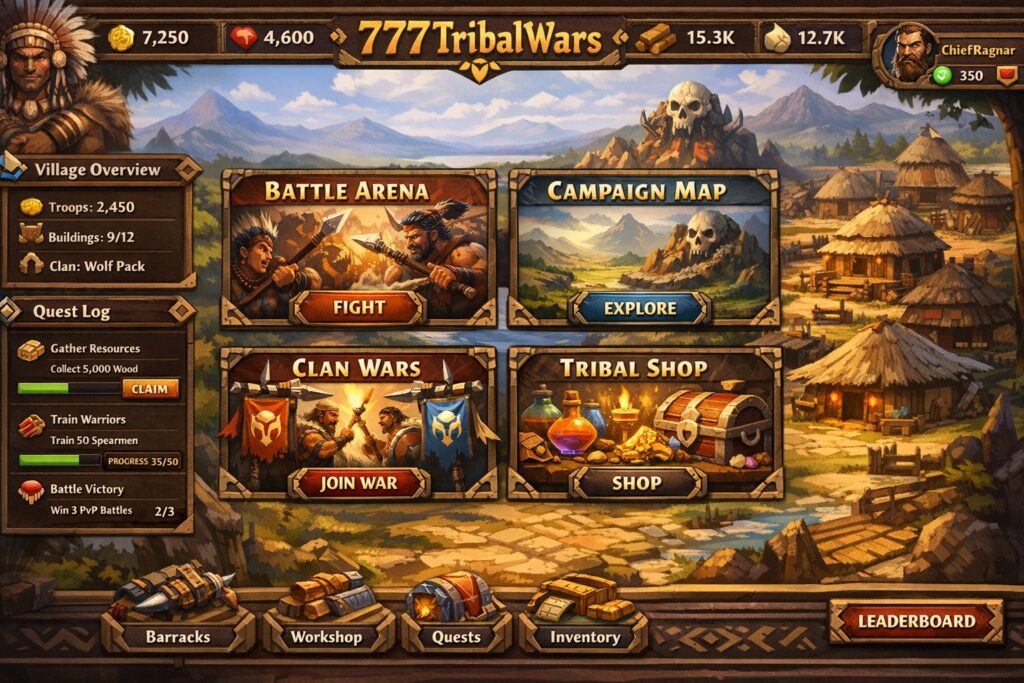Click the gold coin resource icon

click(121, 39)
